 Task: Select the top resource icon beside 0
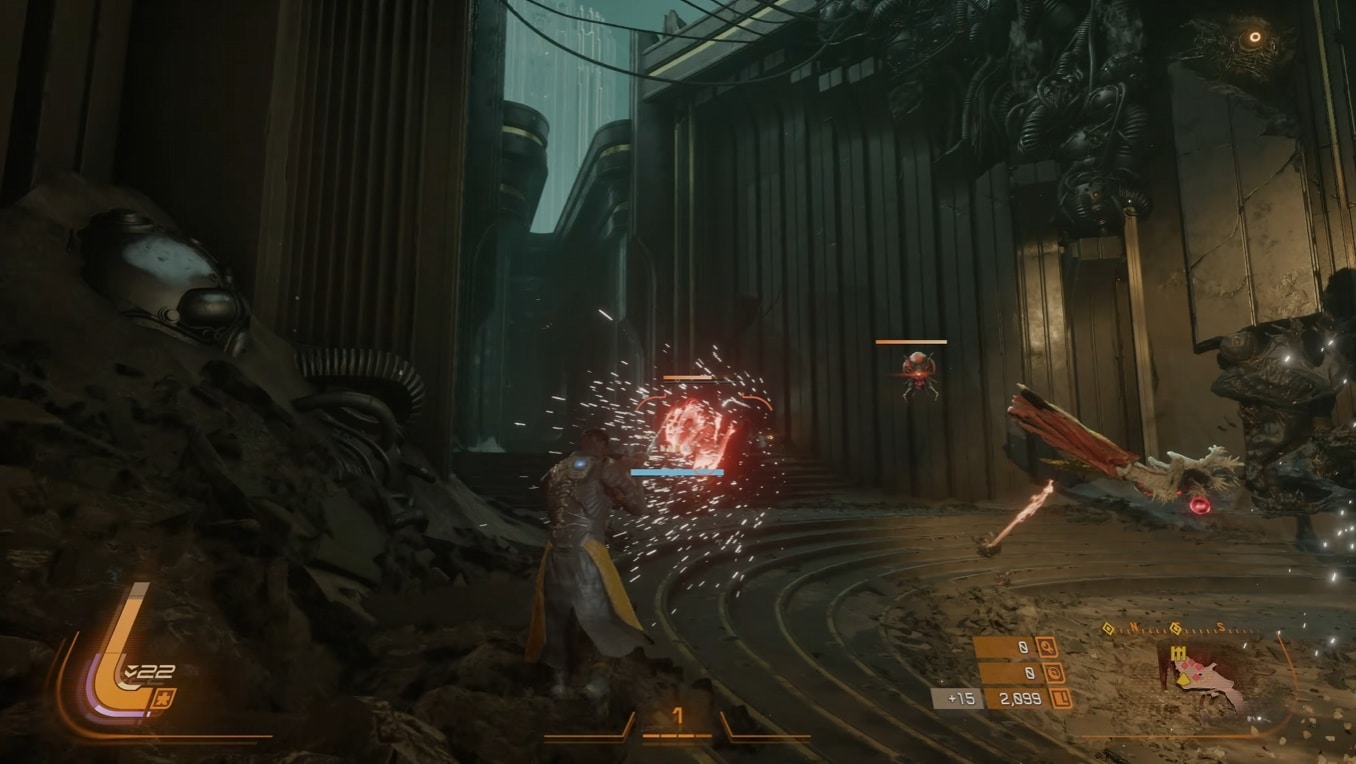pyautogui.click(x=1047, y=647)
